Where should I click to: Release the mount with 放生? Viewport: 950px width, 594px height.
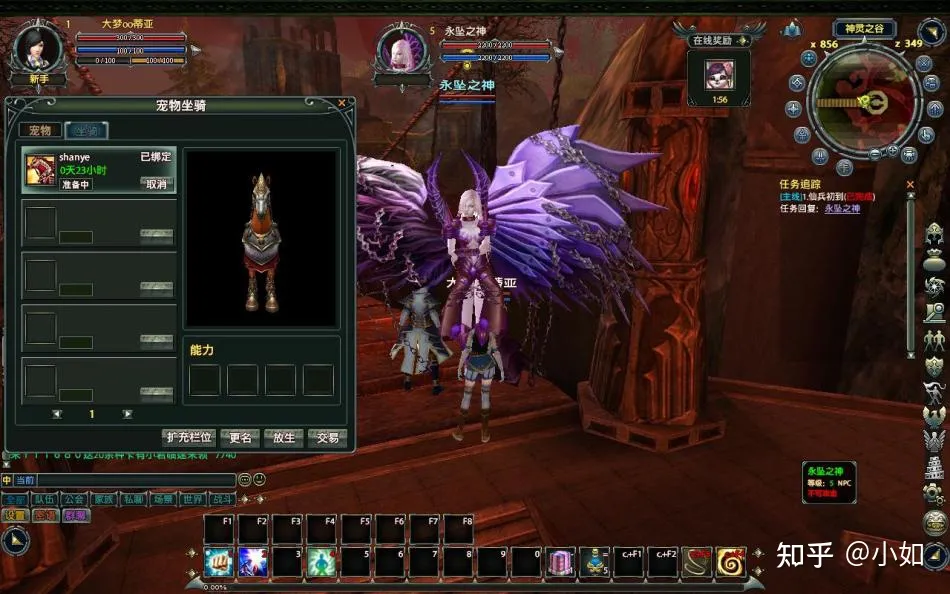coord(284,437)
